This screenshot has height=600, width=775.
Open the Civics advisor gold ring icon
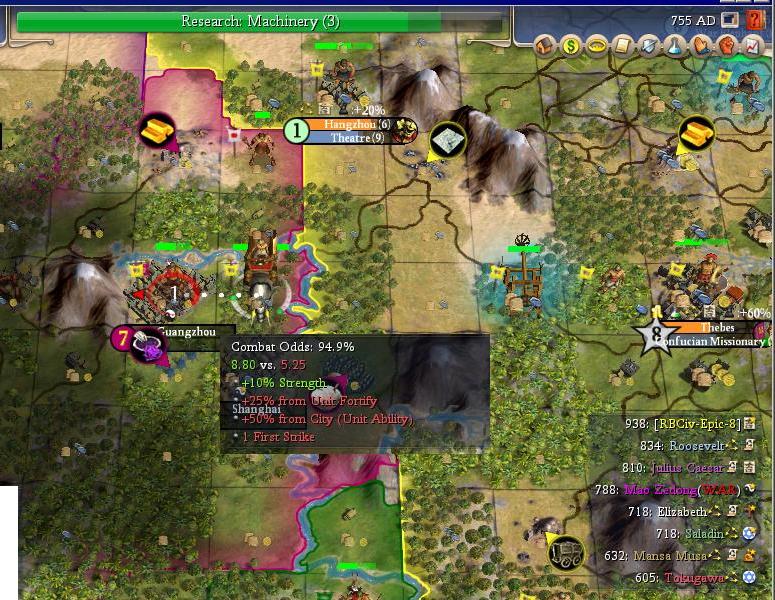pyautogui.click(x=597, y=45)
